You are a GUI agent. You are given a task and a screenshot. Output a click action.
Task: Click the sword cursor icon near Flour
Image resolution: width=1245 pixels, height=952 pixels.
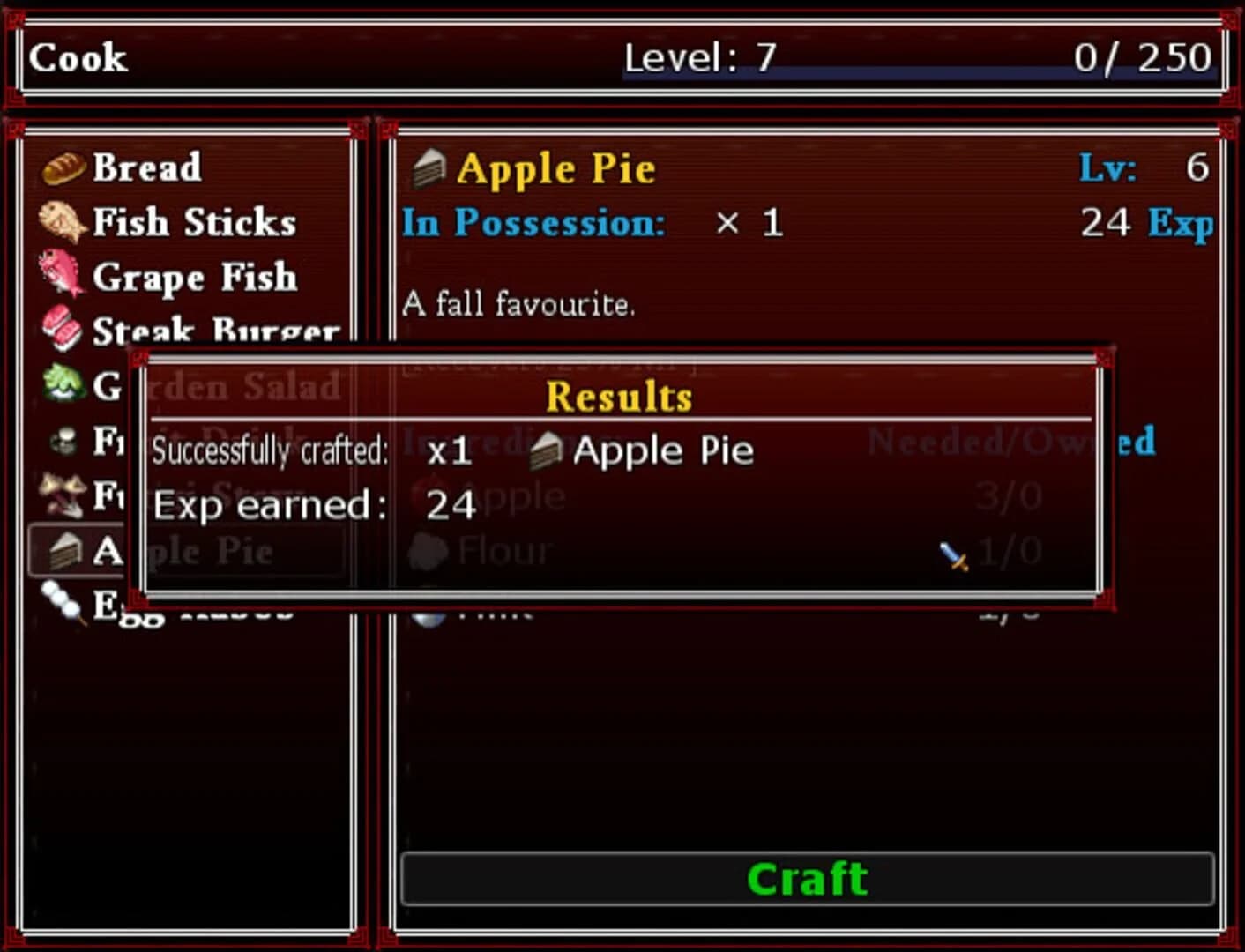(953, 555)
